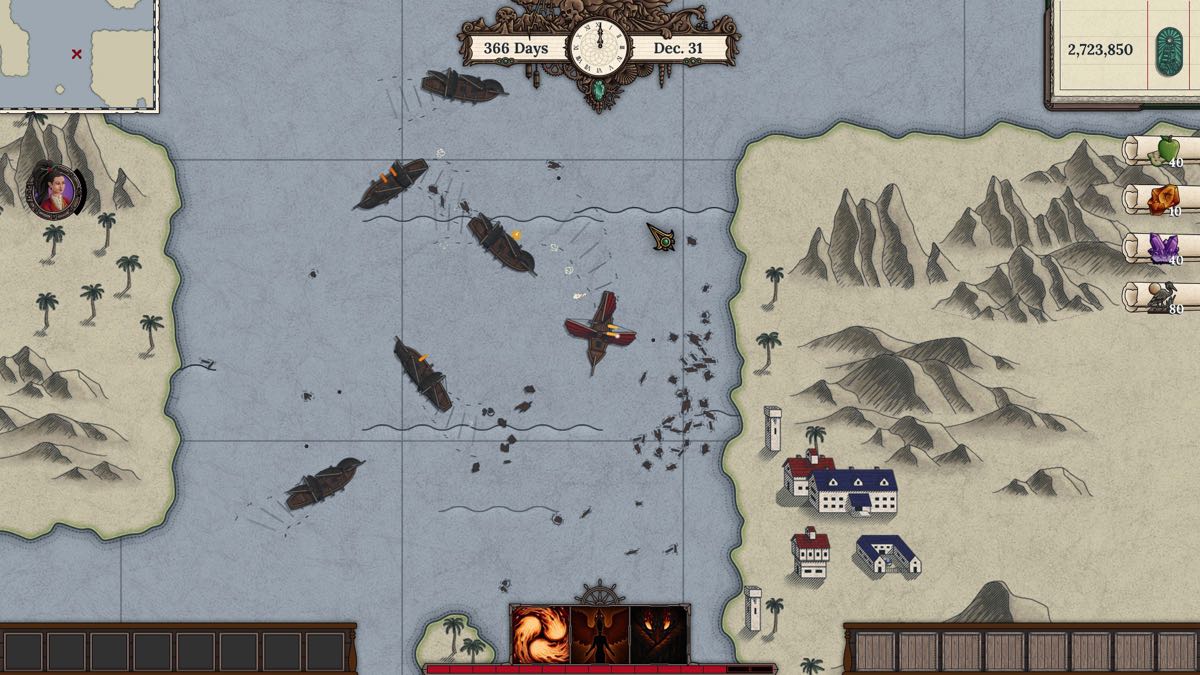Click the green coin in the ledger
The width and height of the screenshot is (1200, 675).
pos(1169,48)
